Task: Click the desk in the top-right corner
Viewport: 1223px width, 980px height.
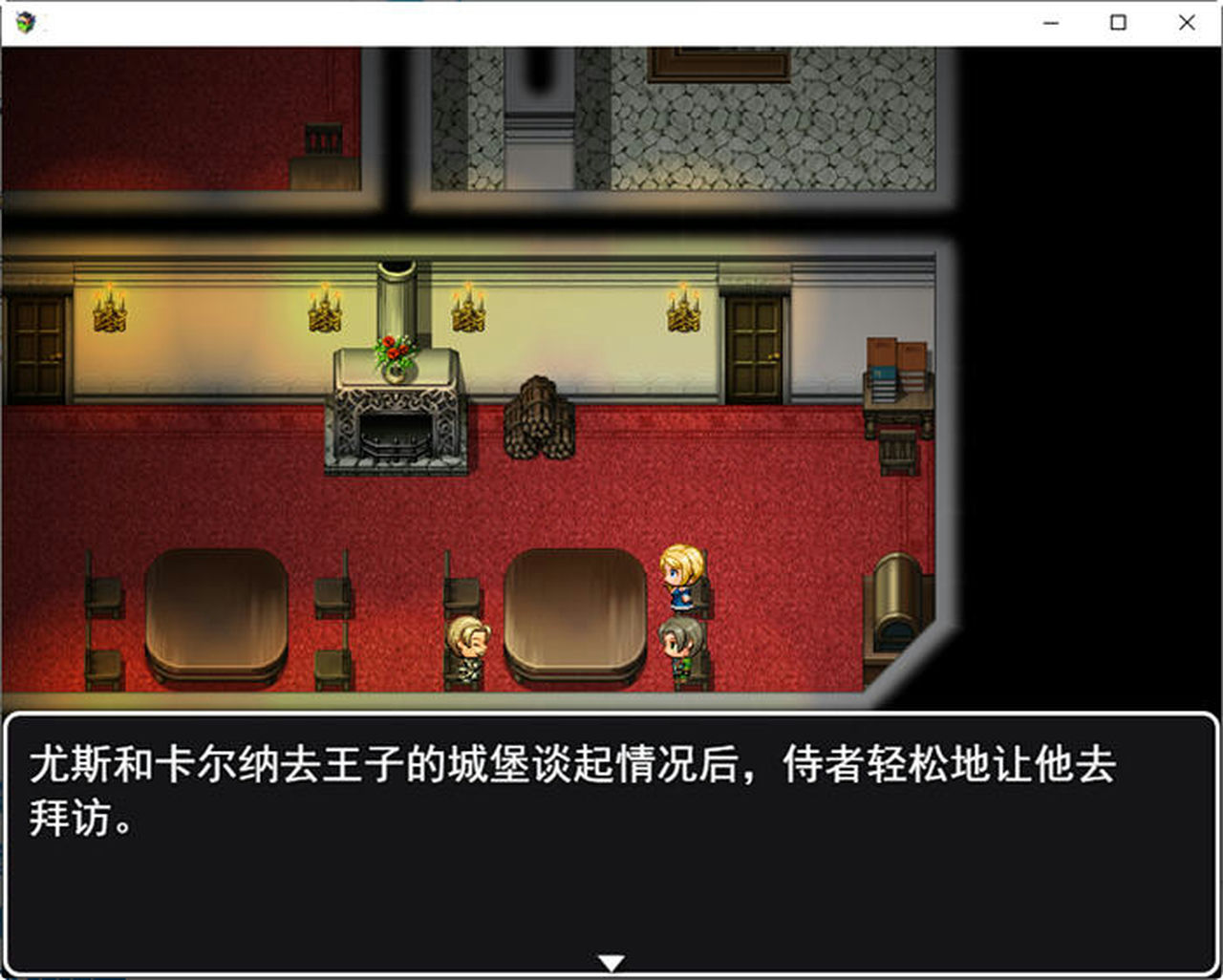Action: click(898, 411)
